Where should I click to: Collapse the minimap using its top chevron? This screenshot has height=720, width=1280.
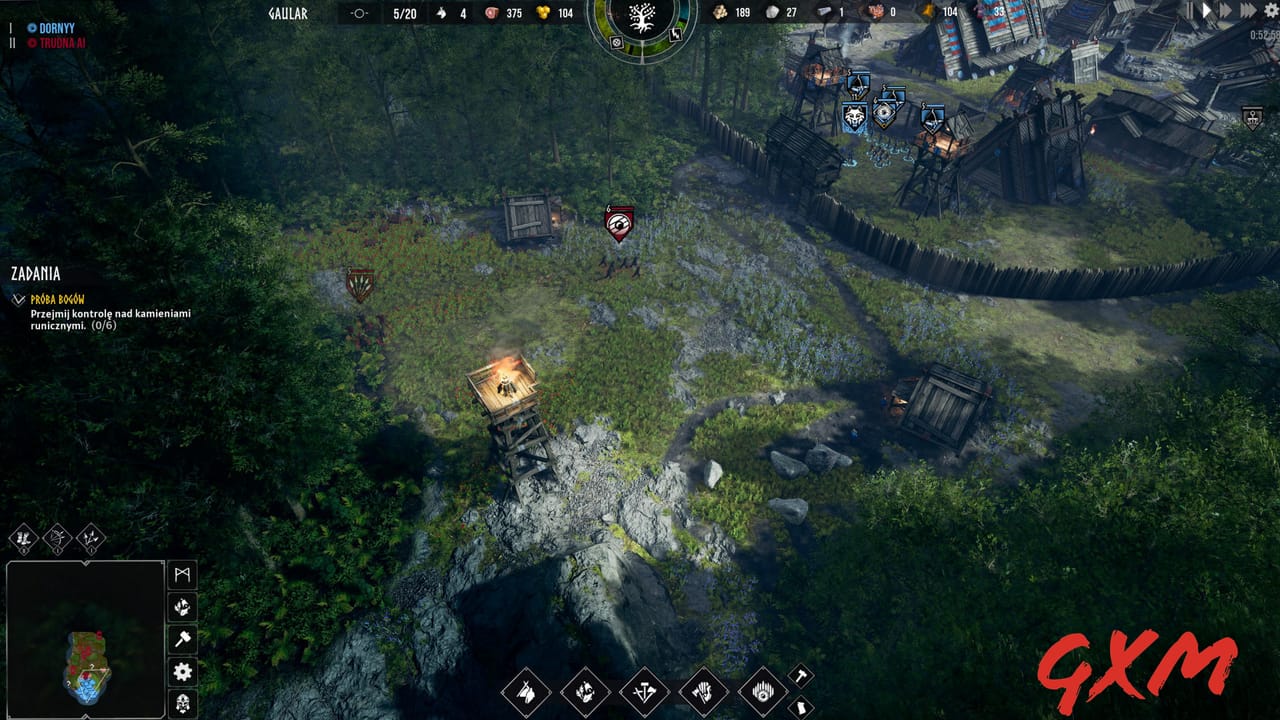click(x=85, y=562)
